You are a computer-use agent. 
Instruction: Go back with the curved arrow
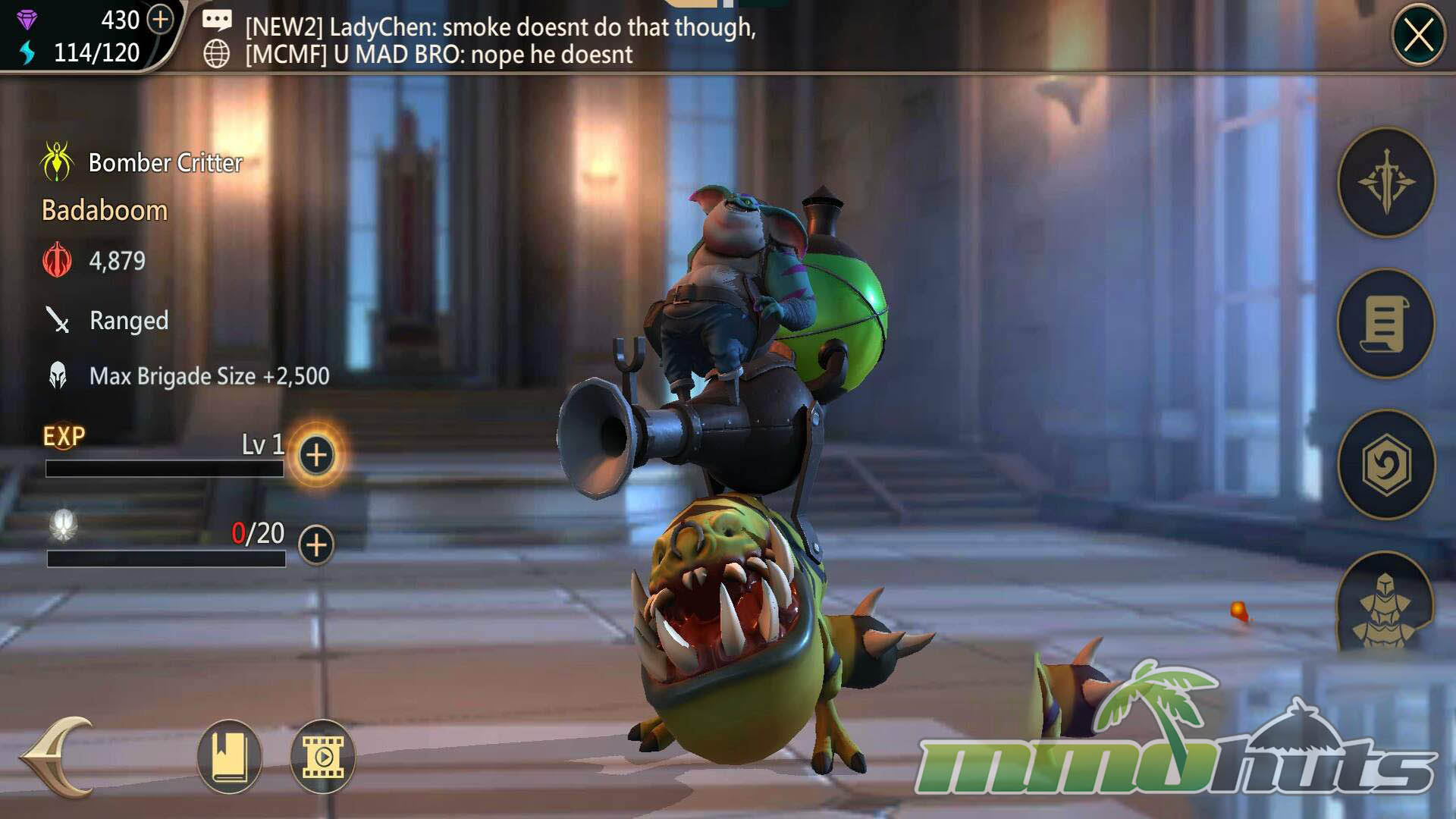pyautogui.click(x=58, y=757)
